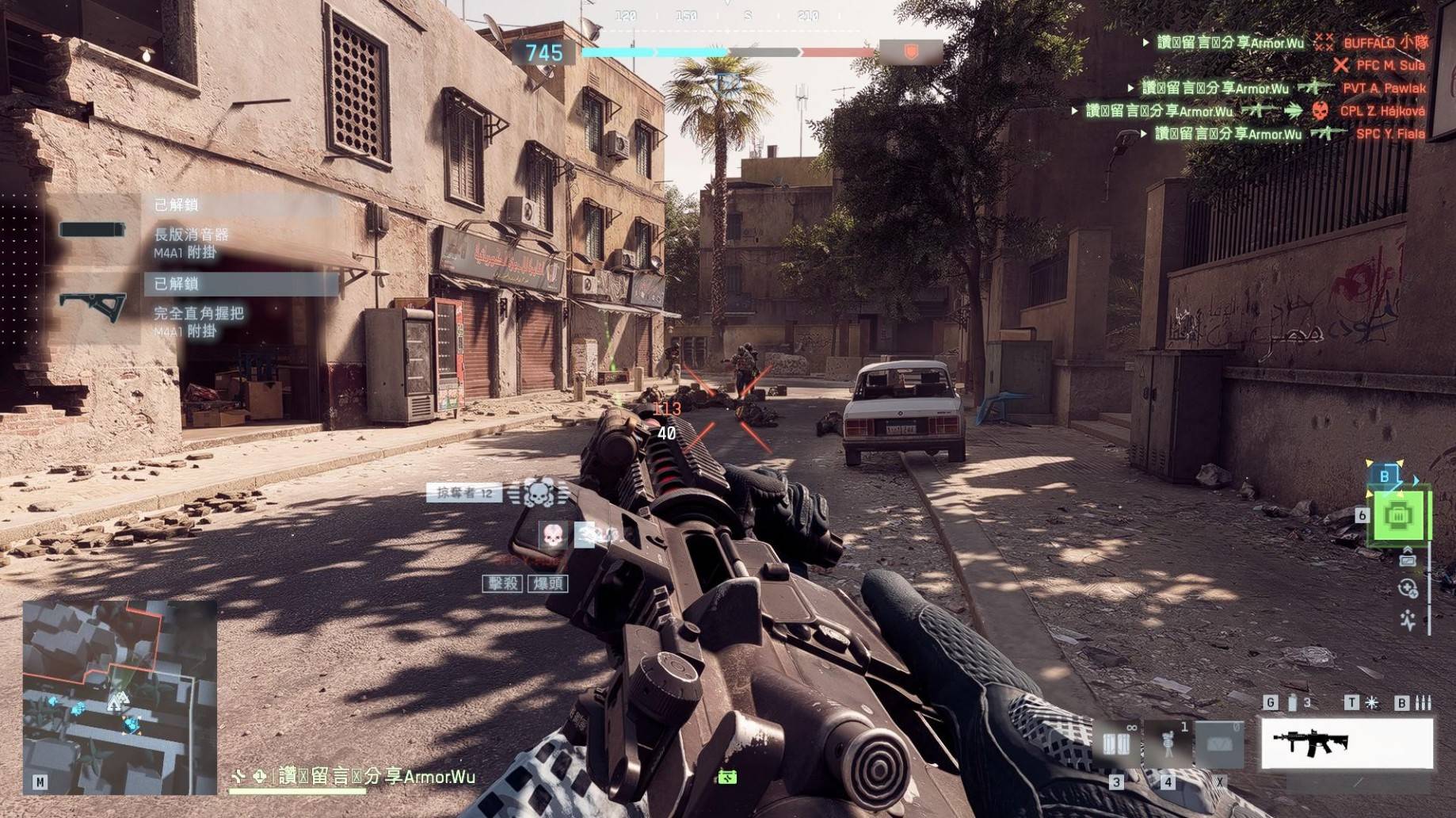The height and width of the screenshot is (818, 1456).
Task: Click the grenade icon above the weapon
Action: tap(1293, 702)
